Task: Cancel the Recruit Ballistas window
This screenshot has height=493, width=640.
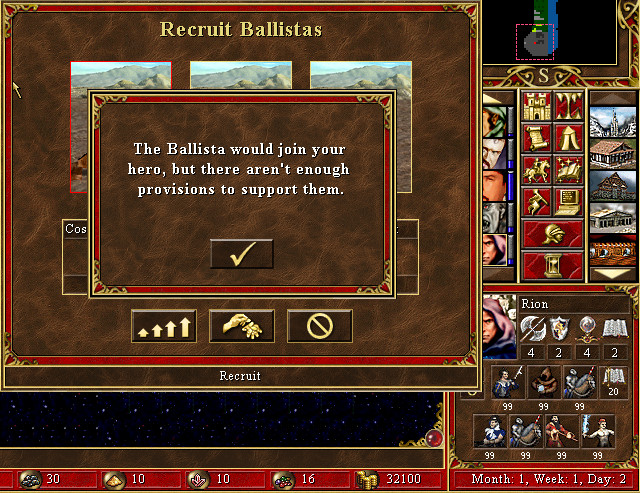Action: click(x=319, y=325)
